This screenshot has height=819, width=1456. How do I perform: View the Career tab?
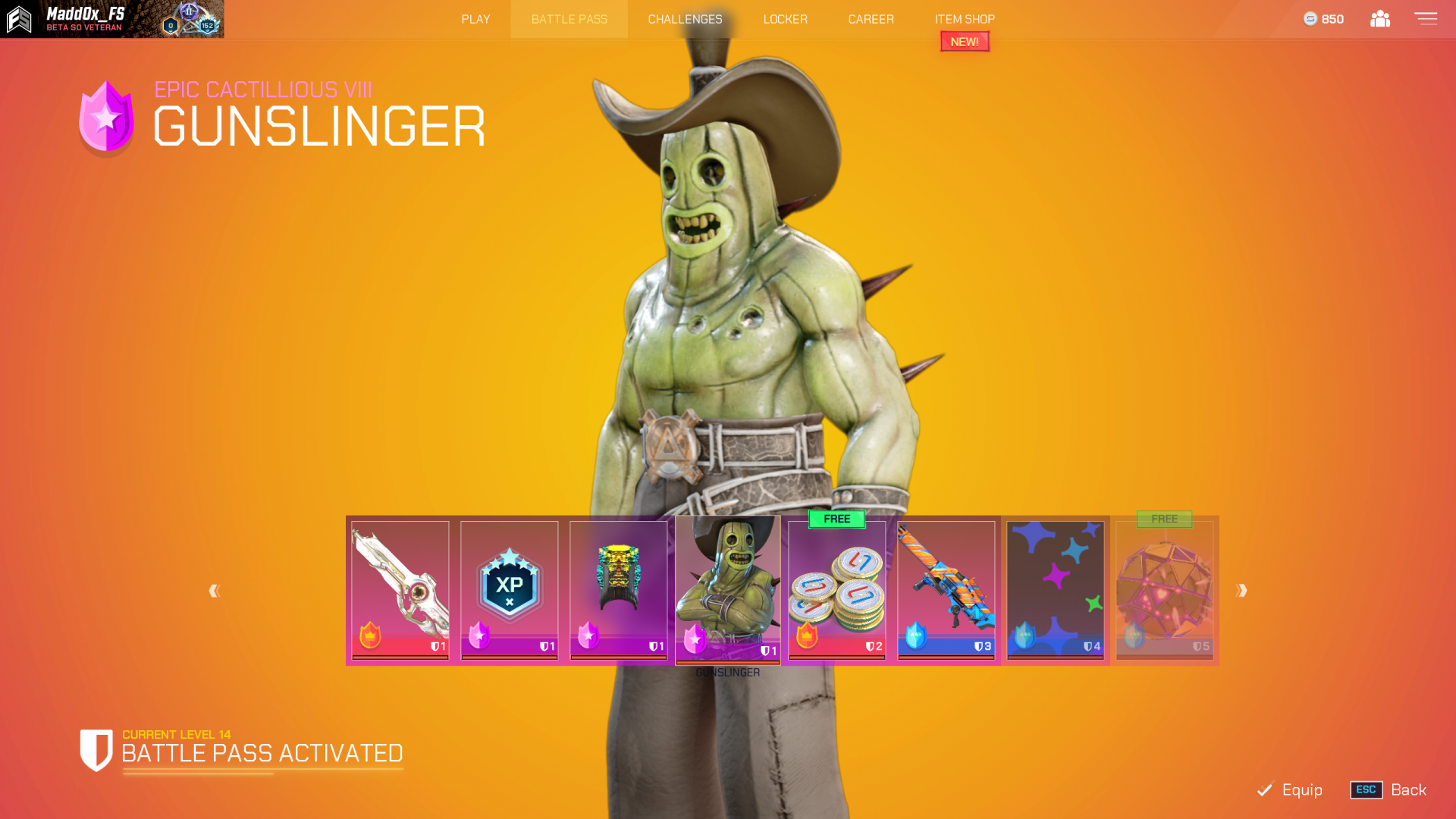[x=871, y=19]
